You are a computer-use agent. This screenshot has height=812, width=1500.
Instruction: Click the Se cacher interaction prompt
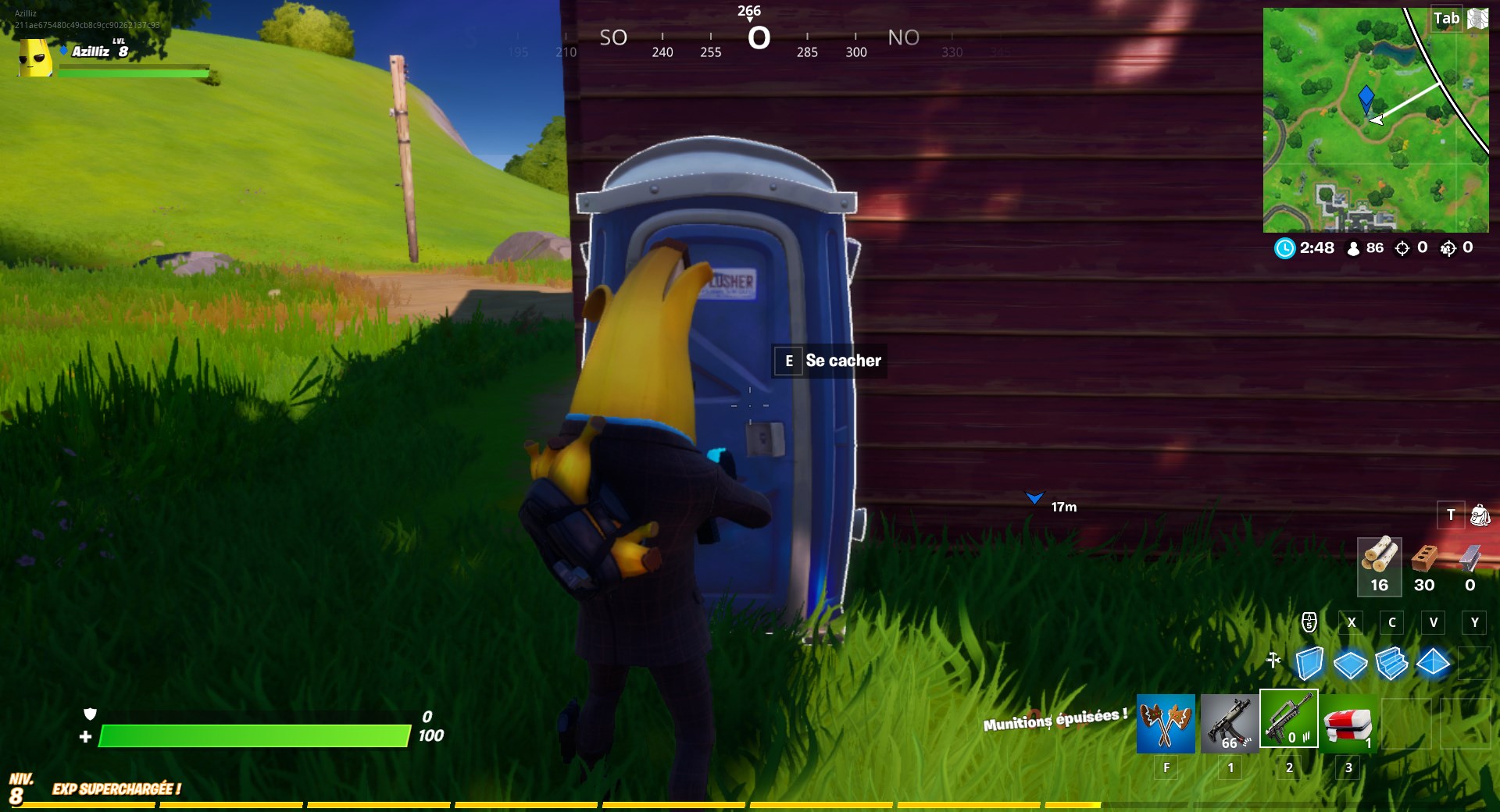[x=829, y=361]
